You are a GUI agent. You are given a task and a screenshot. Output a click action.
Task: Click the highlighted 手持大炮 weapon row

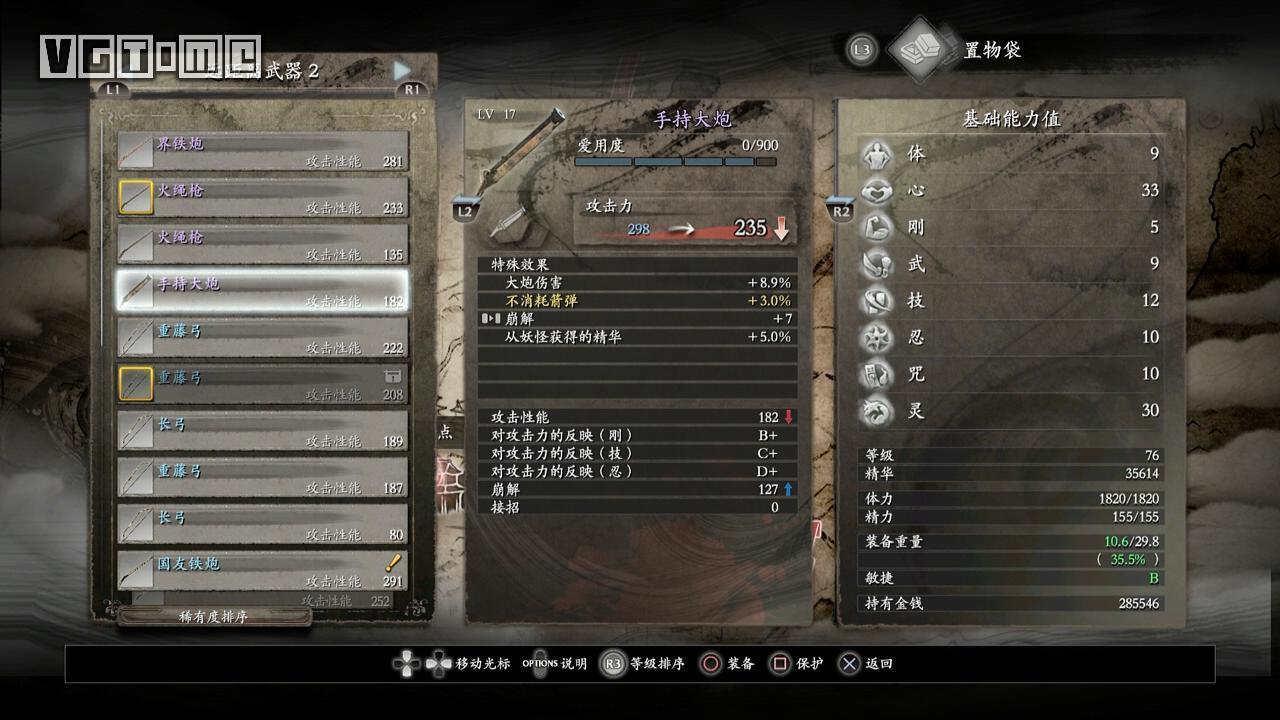262,291
